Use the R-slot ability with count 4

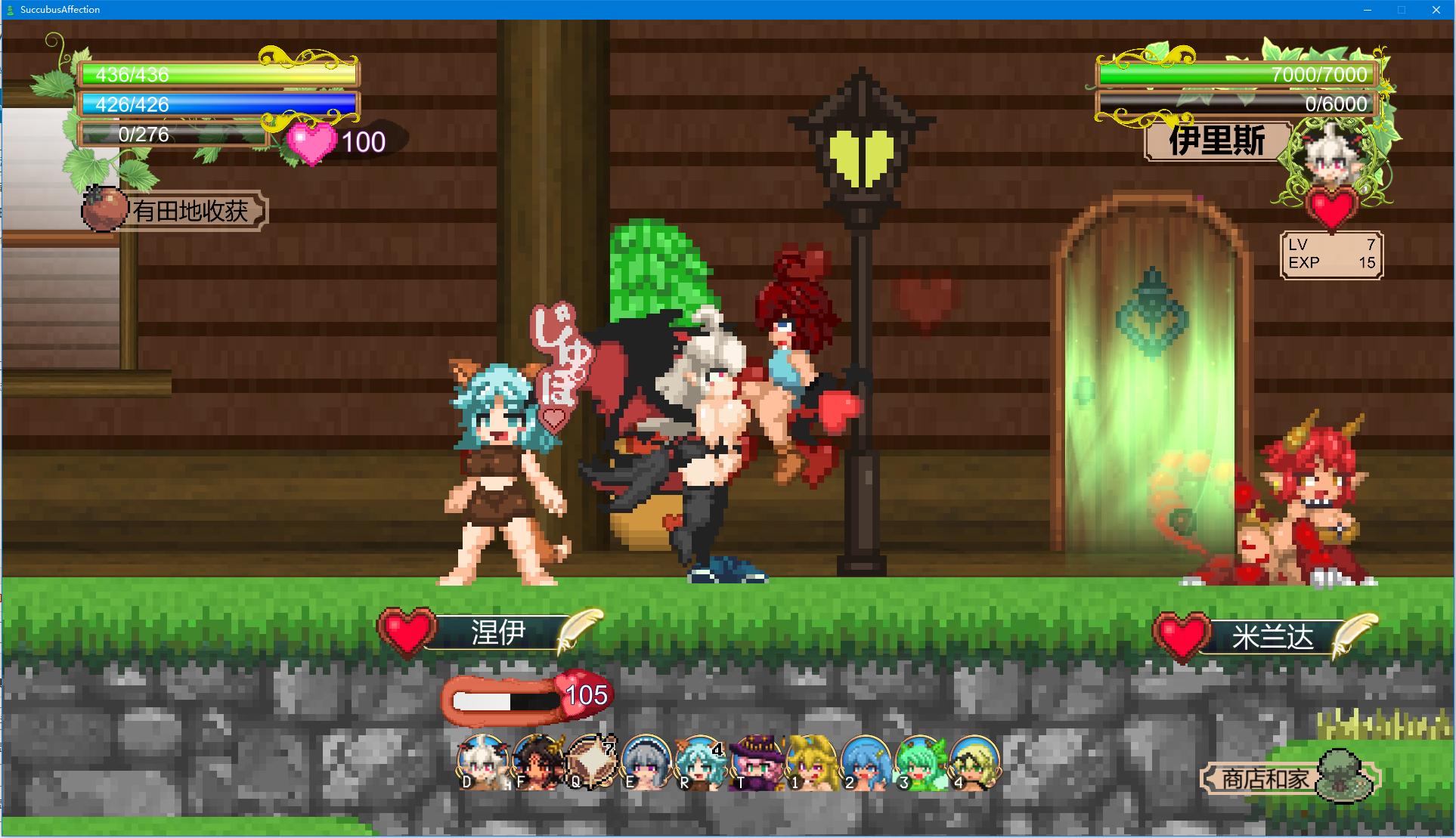pyautogui.click(x=699, y=763)
